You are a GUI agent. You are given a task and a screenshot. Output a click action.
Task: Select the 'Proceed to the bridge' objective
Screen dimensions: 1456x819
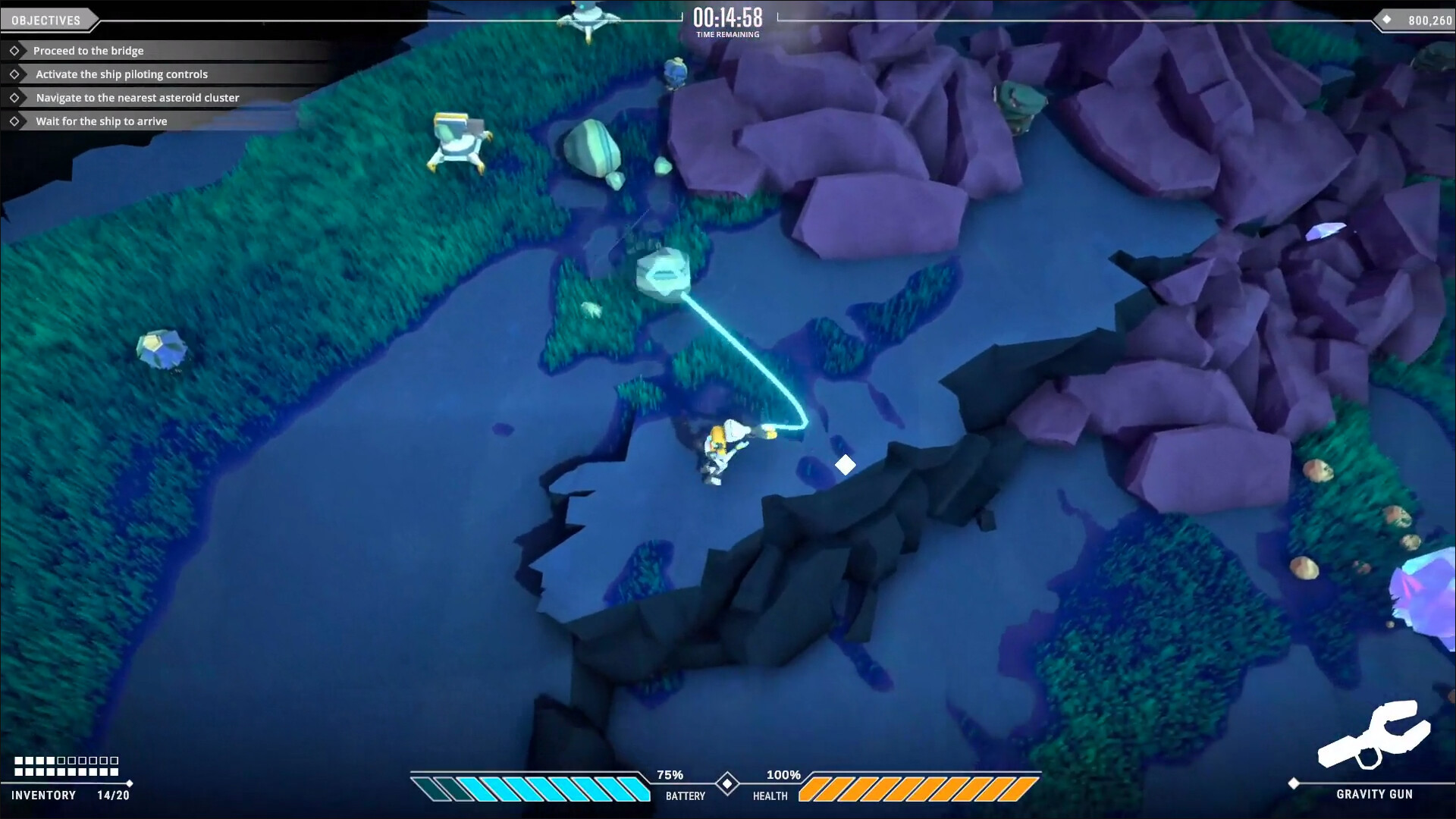(x=88, y=51)
